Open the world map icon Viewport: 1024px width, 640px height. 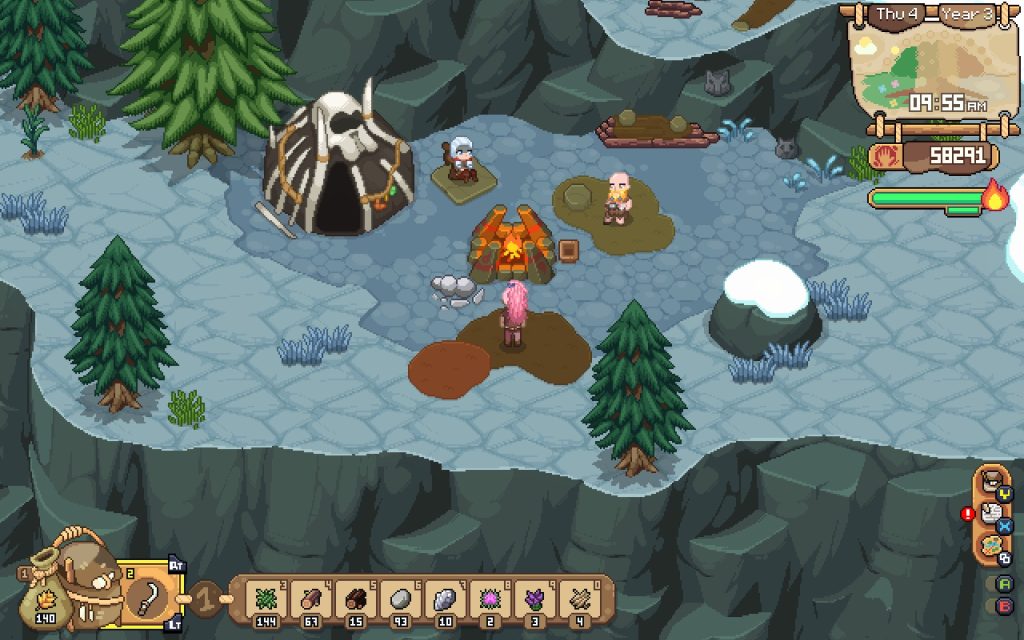[992, 547]
